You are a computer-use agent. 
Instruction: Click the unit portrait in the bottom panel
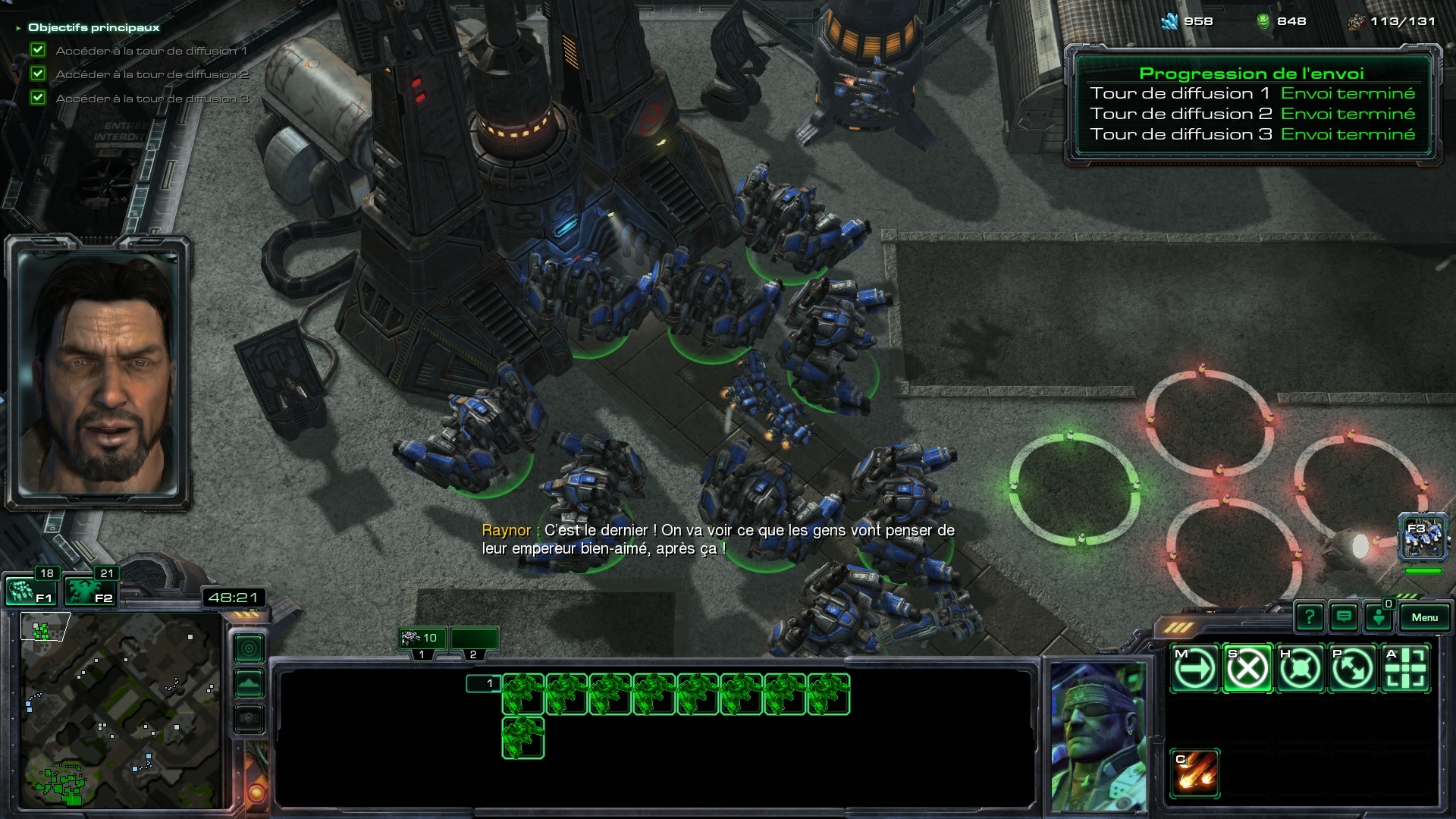coord(1098,736)
